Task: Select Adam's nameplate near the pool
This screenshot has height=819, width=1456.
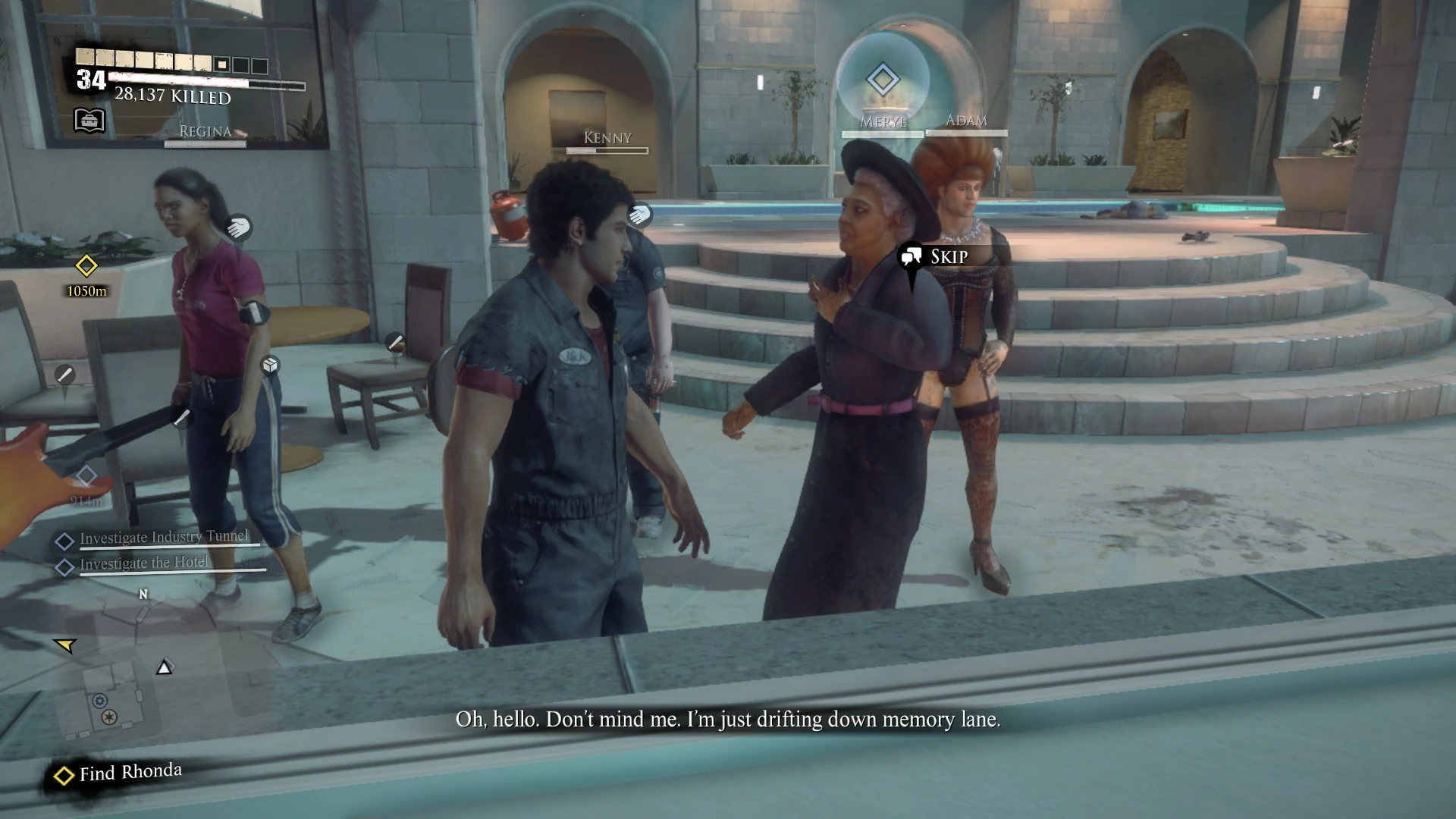Action: coord(968,120)
